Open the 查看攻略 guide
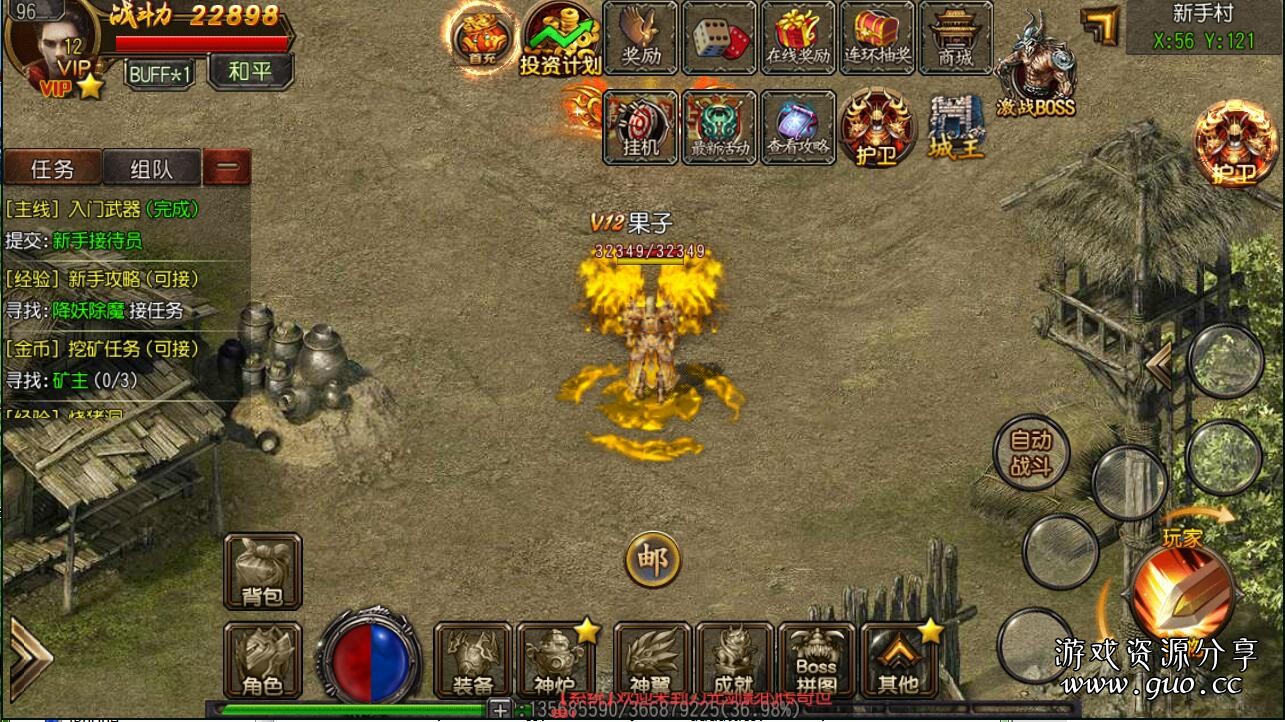 [798, 127]
